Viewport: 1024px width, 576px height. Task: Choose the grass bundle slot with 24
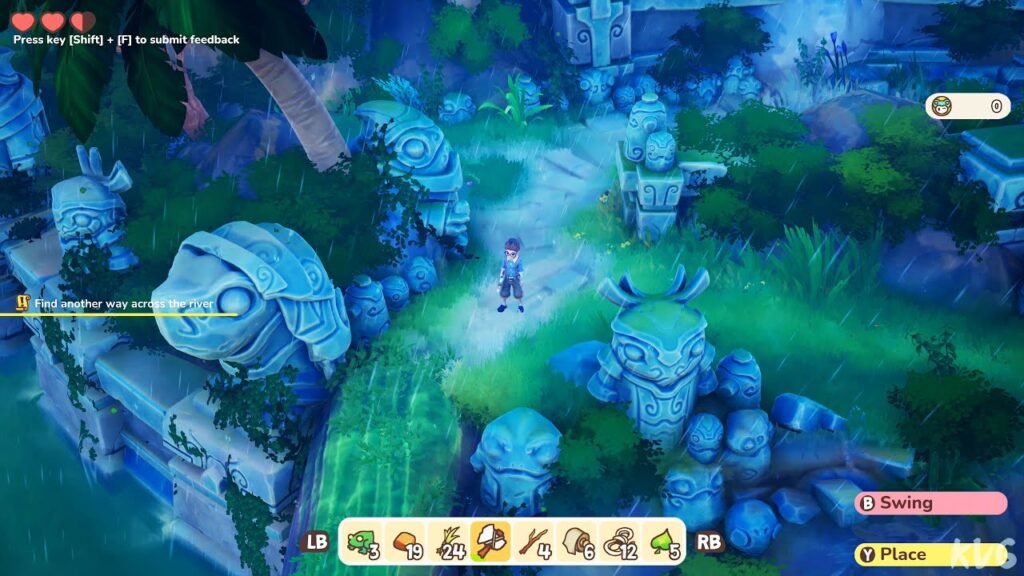[x=448, y=542]
